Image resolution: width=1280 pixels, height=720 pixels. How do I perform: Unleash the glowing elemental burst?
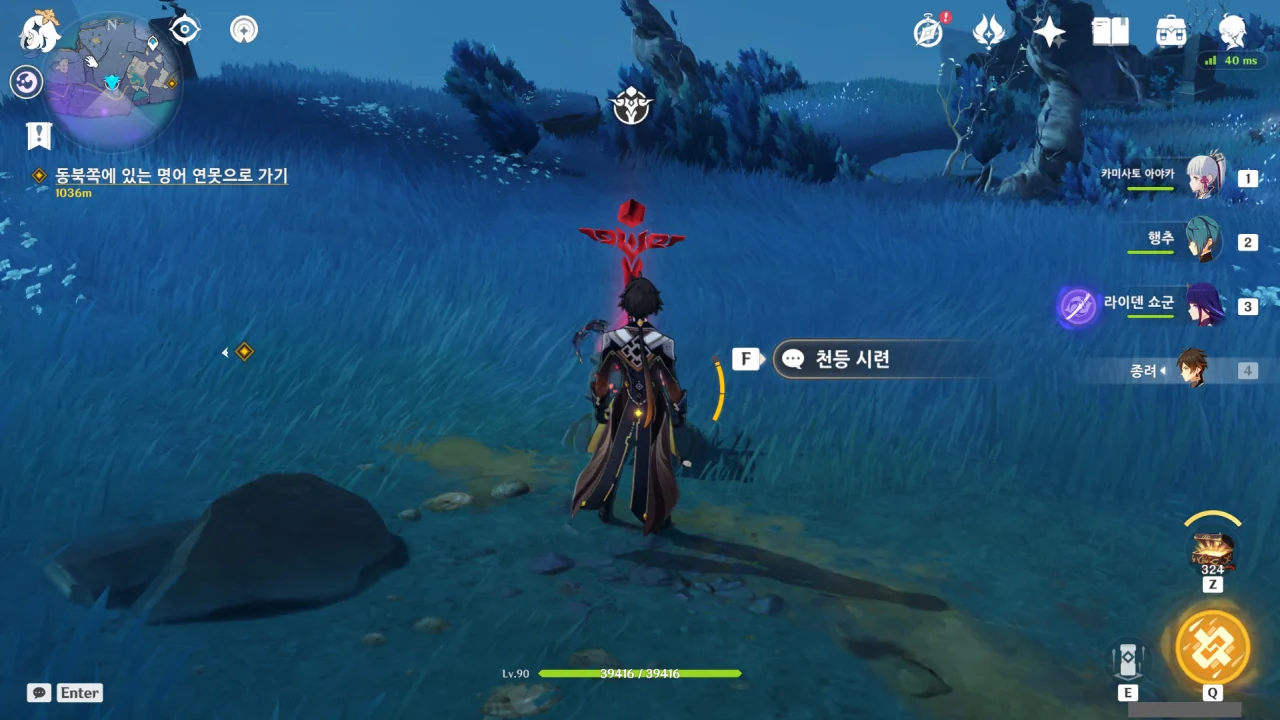1212,647
